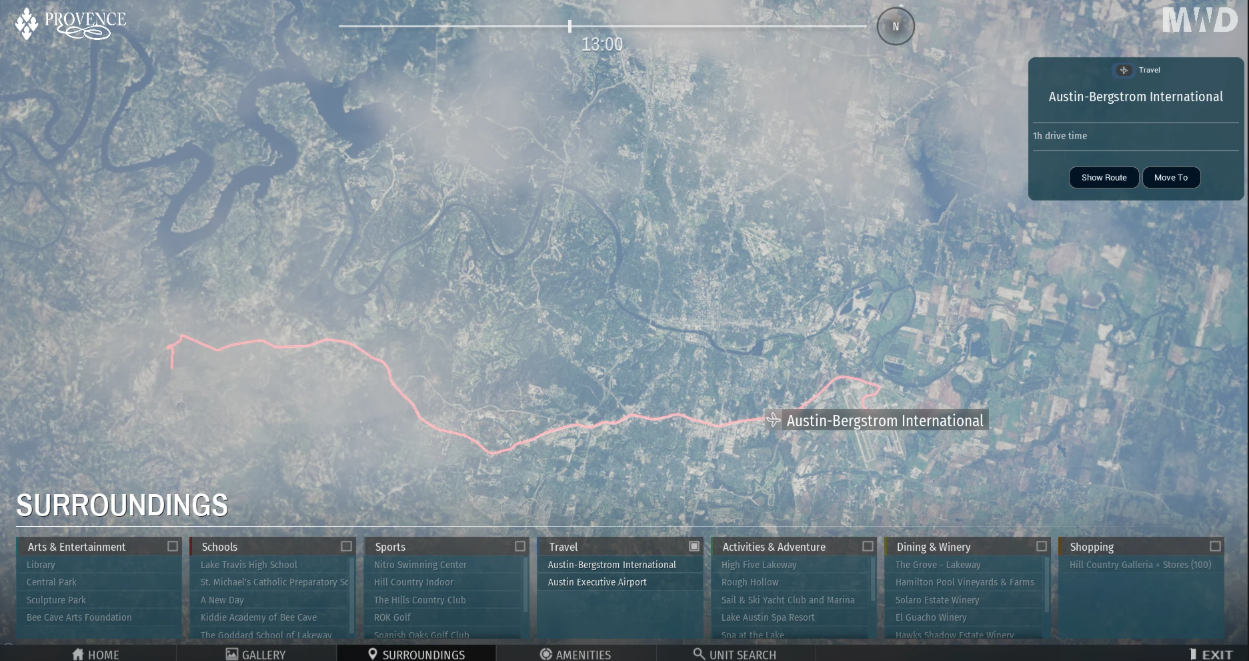Click the time-of-day slider handle
1249x661 pixels.
click(x=570, y=26)
